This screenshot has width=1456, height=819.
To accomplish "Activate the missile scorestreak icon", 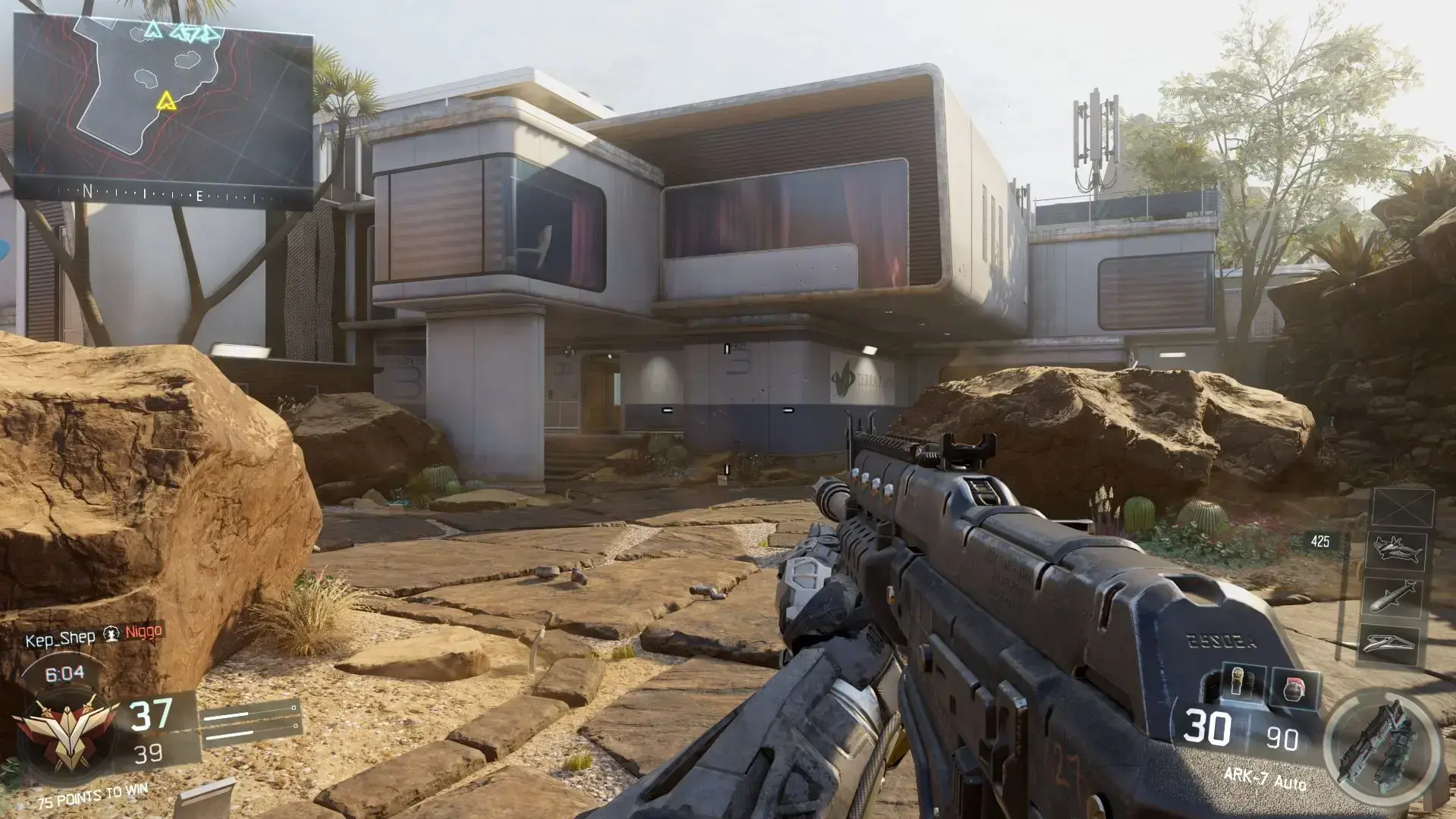I will (1394, 595).
